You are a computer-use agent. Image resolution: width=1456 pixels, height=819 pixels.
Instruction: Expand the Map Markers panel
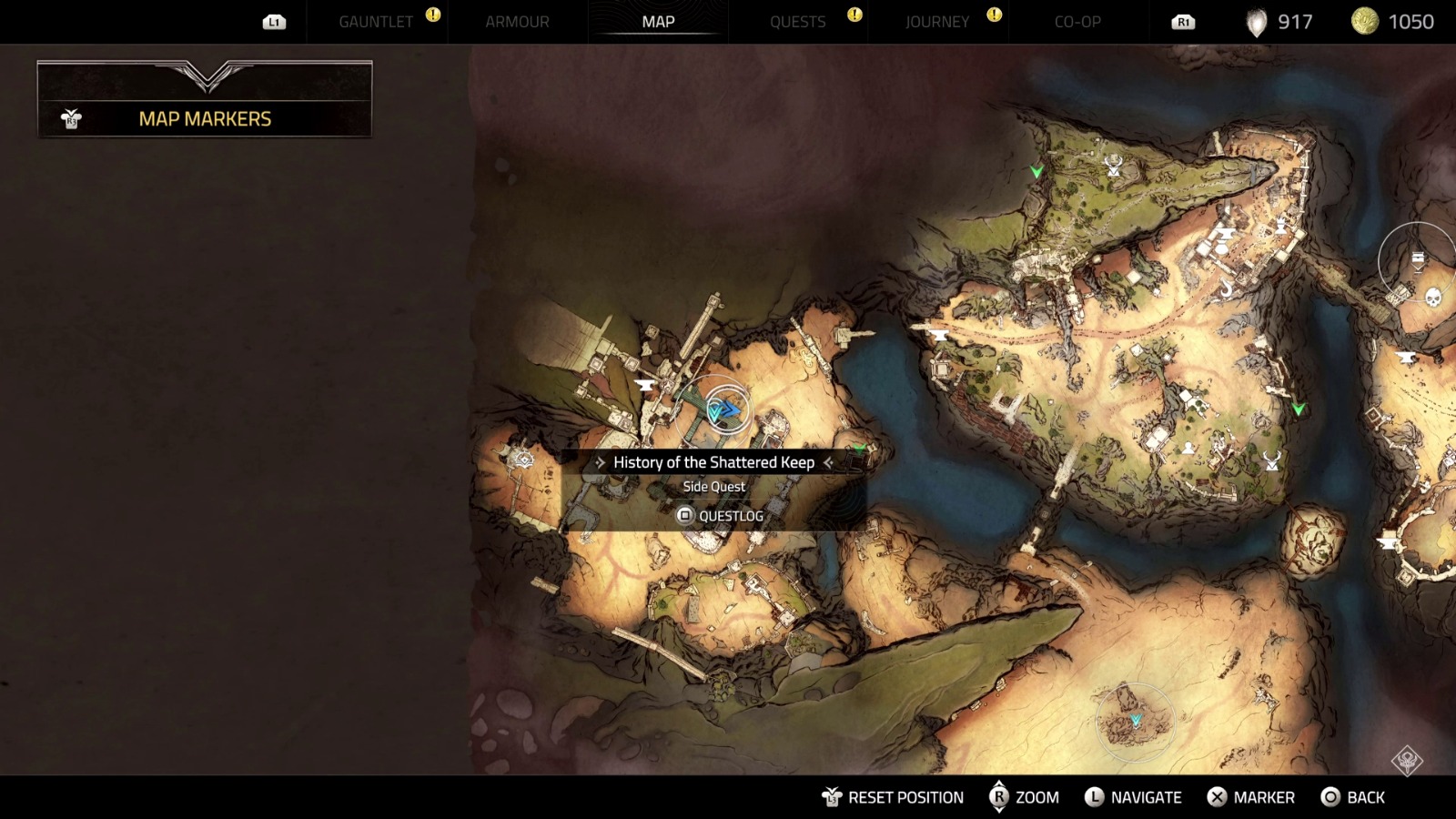[x=205, y=118]
